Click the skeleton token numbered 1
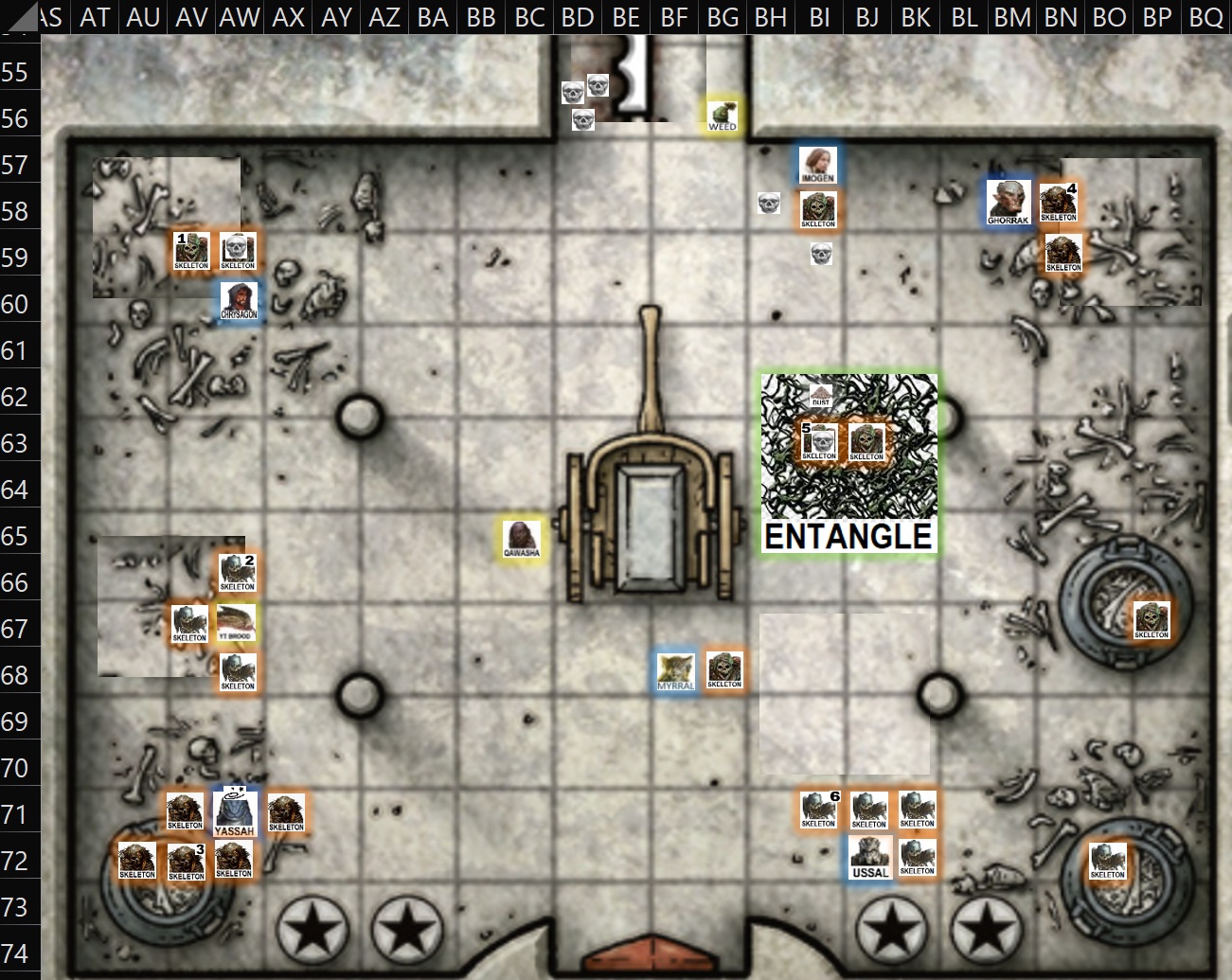 pos(190,249)
